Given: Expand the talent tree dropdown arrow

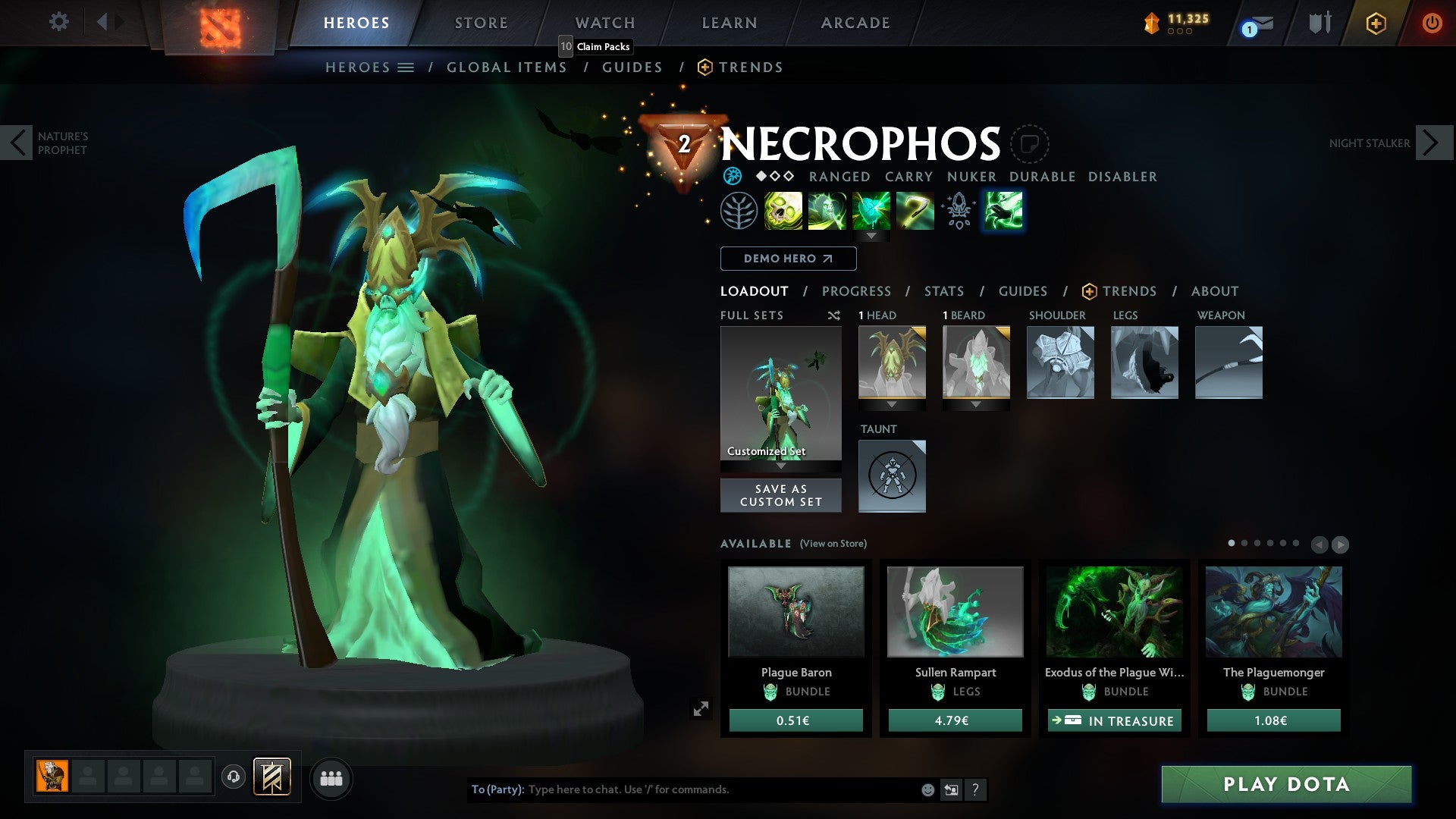Looking at the screenshot, I should 871,237.
